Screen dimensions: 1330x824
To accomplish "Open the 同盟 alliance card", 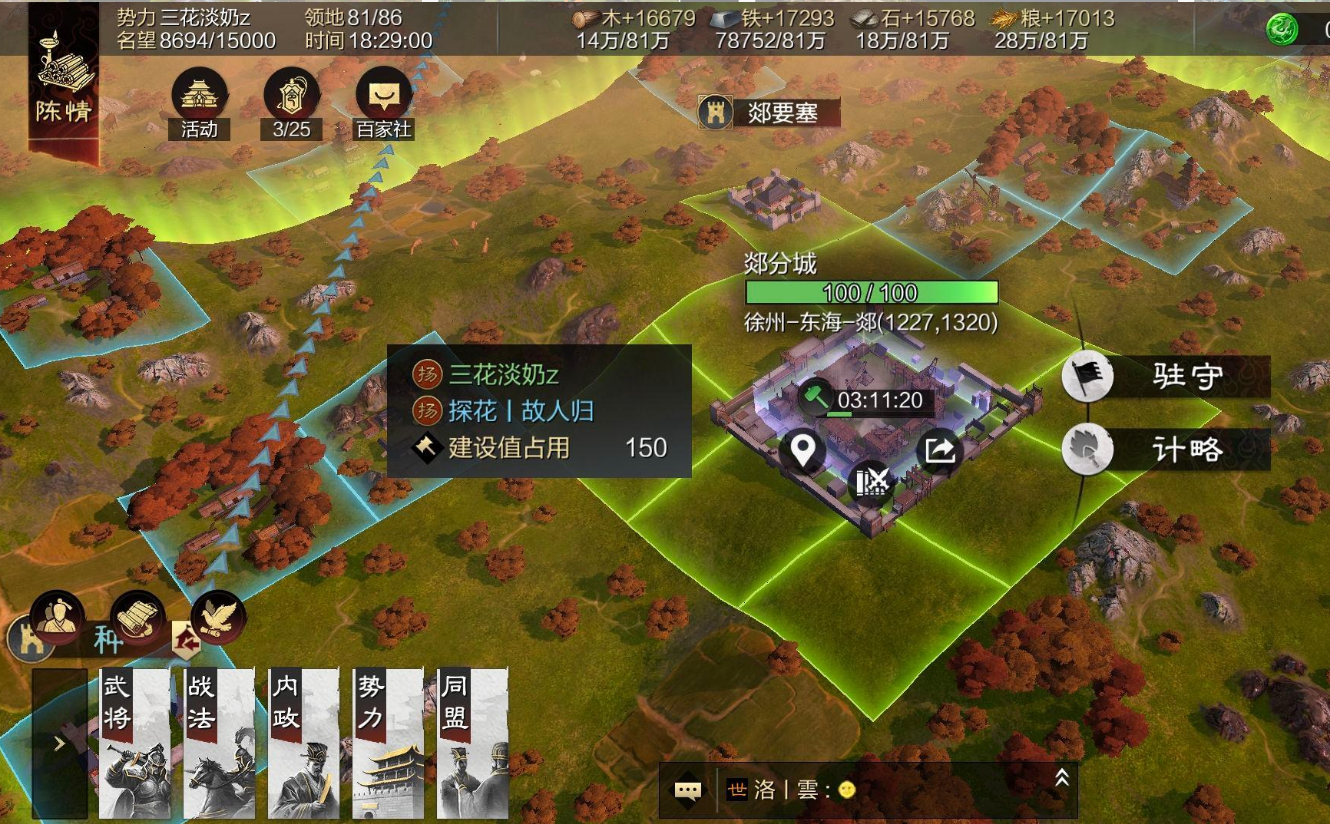I will click(x=472, y=743).
